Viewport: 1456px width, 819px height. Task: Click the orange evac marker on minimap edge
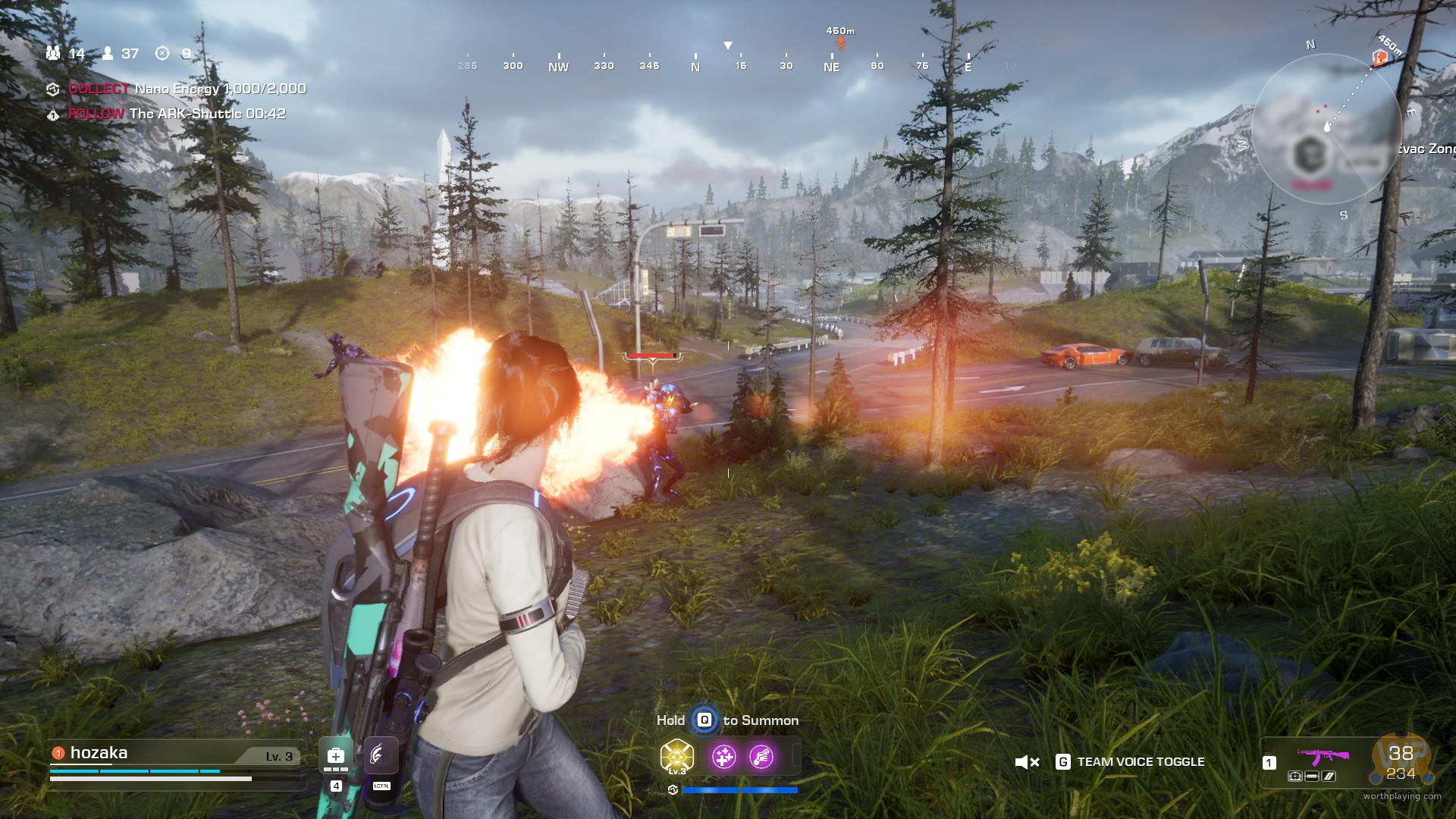(1379, 57)
